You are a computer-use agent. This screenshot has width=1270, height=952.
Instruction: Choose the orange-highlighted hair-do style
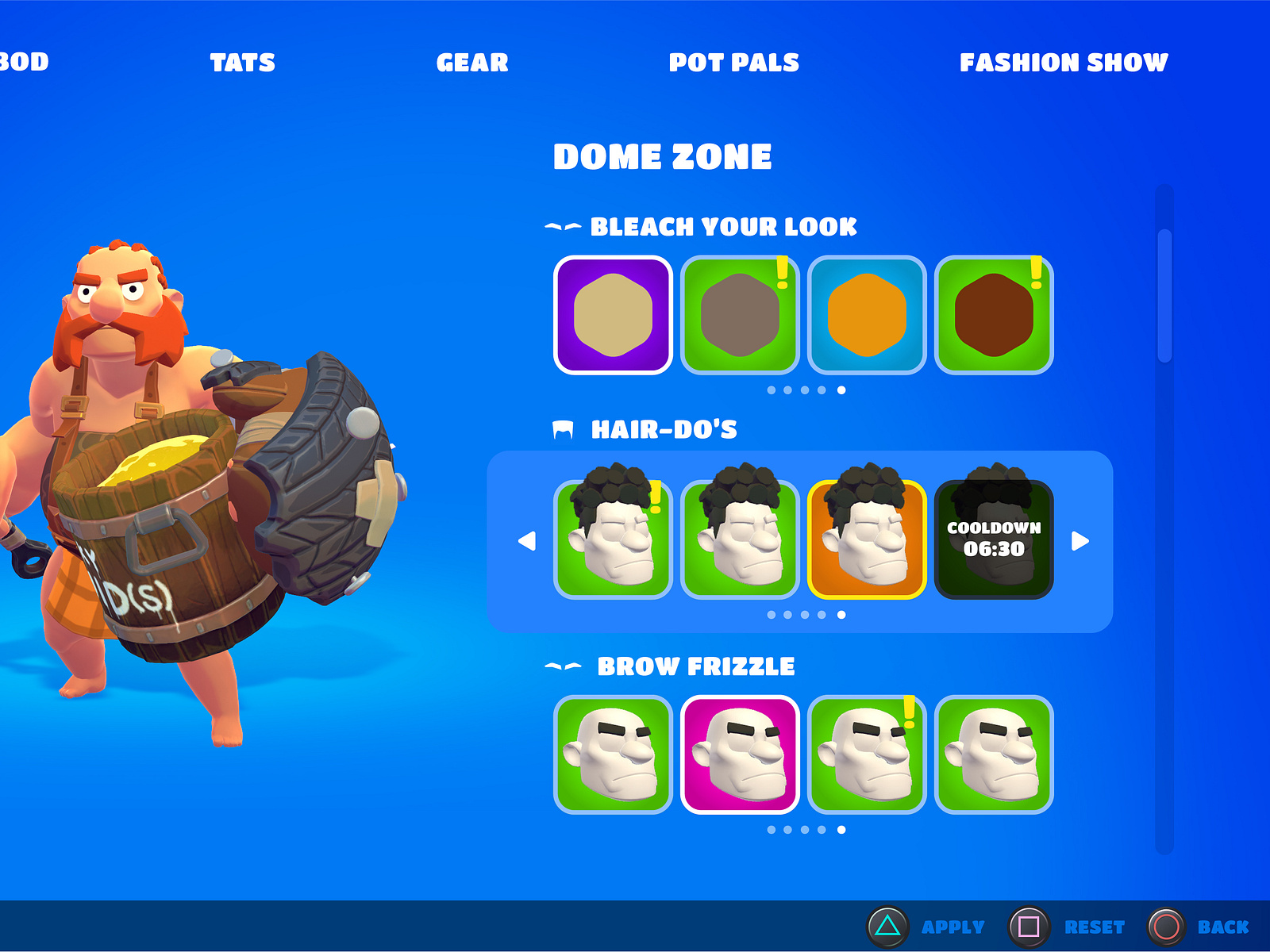tap(866, 539)
